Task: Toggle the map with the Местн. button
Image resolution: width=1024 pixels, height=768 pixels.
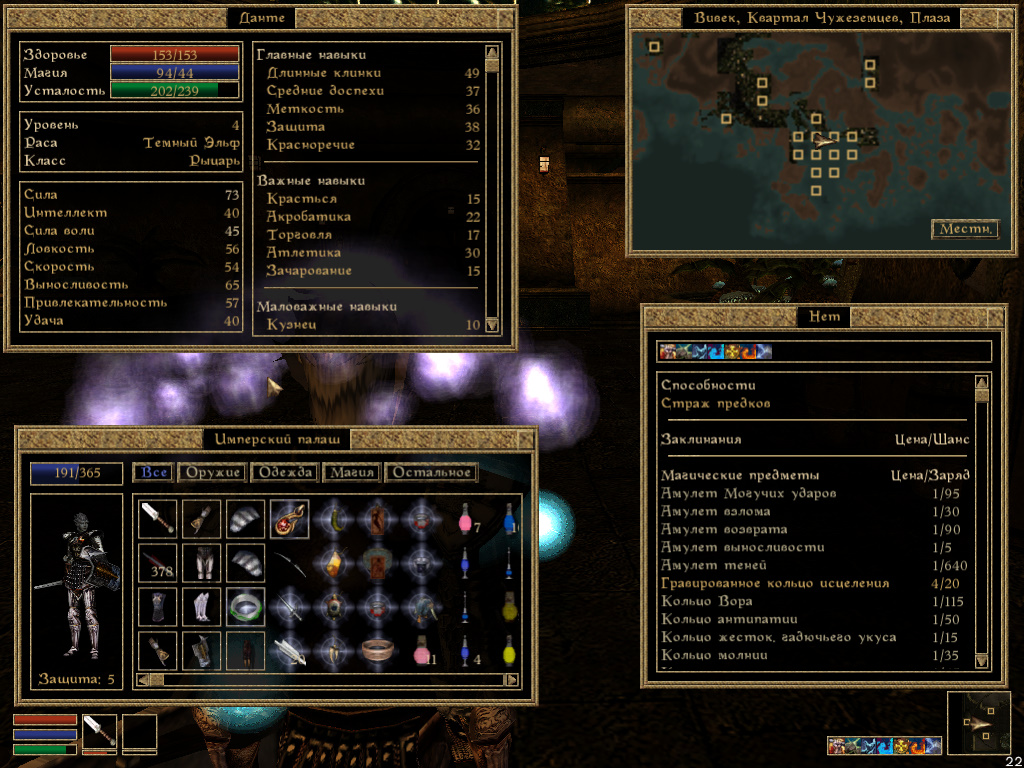Action: click(965, 229)
